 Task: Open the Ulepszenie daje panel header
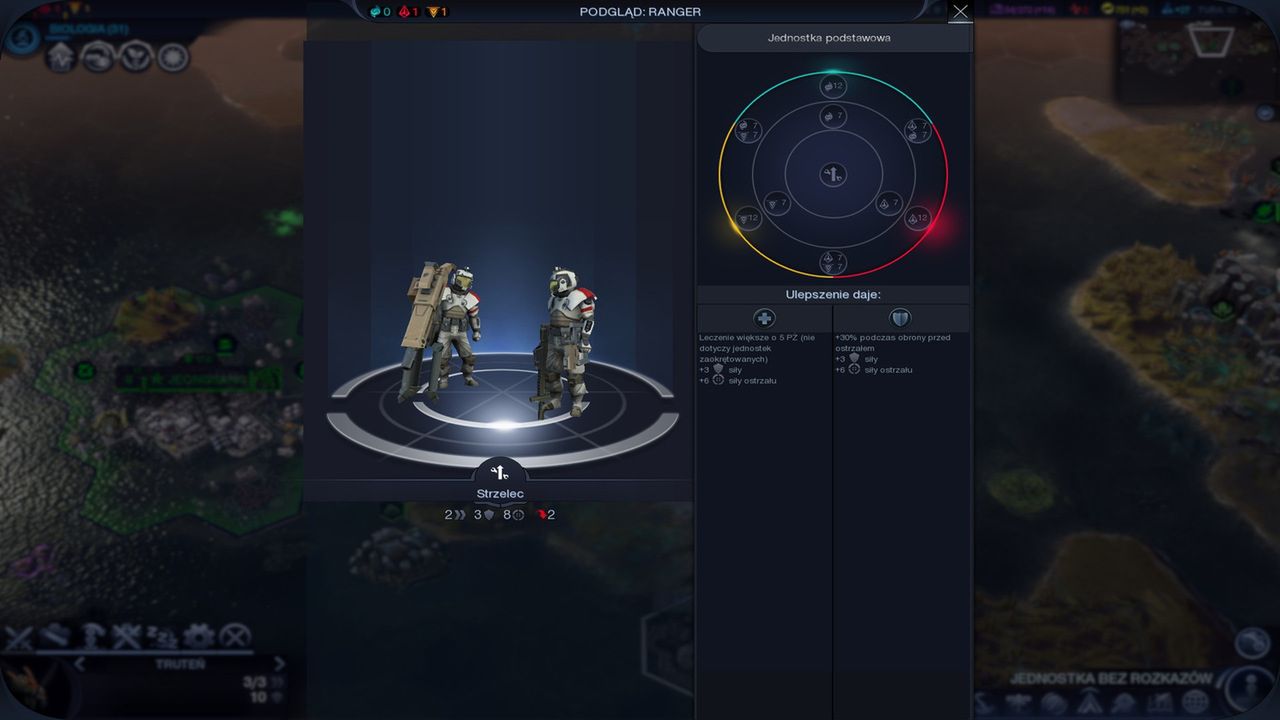coord(833,293)
